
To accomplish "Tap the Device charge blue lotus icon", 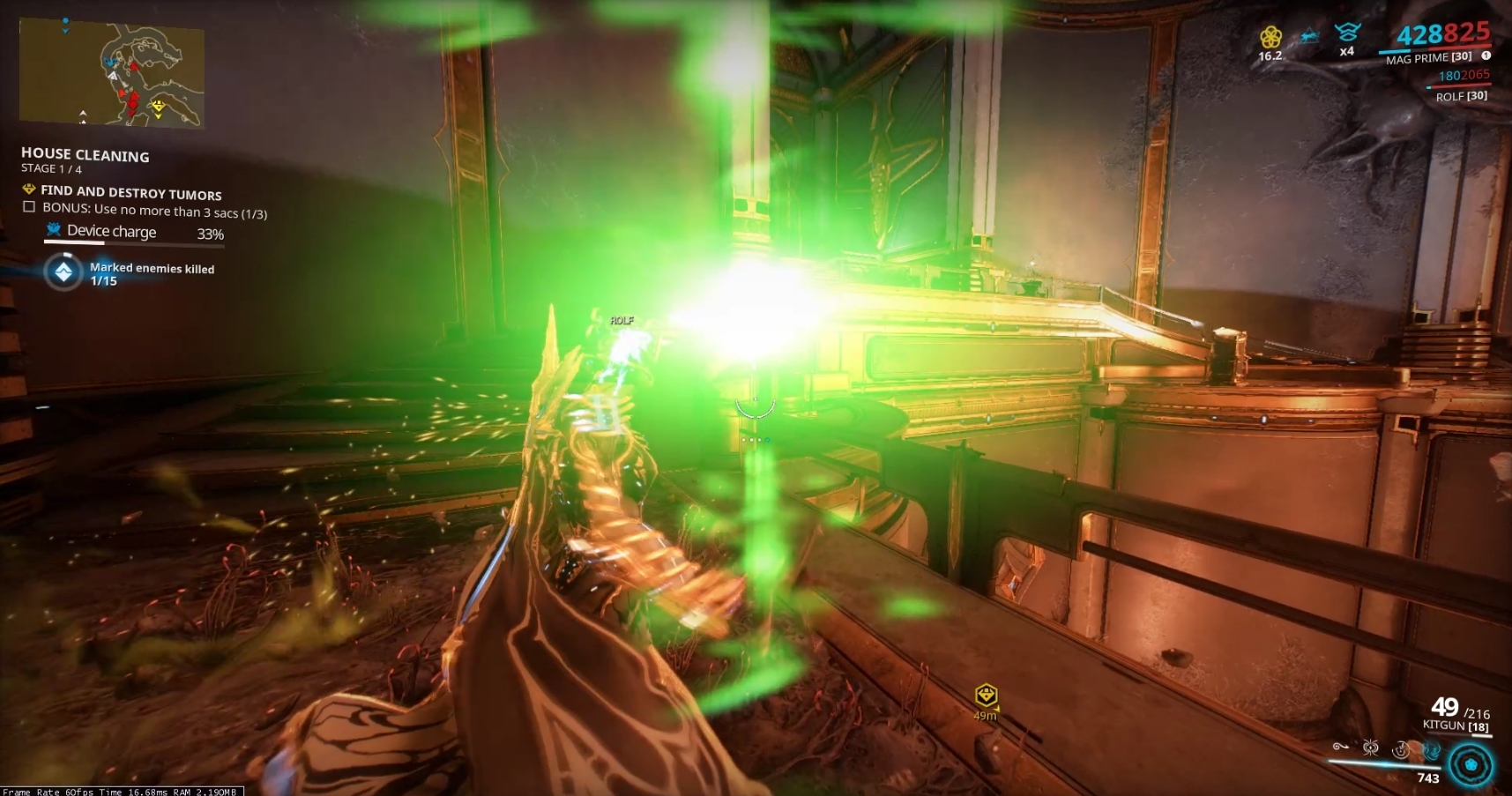I will 54,229.
